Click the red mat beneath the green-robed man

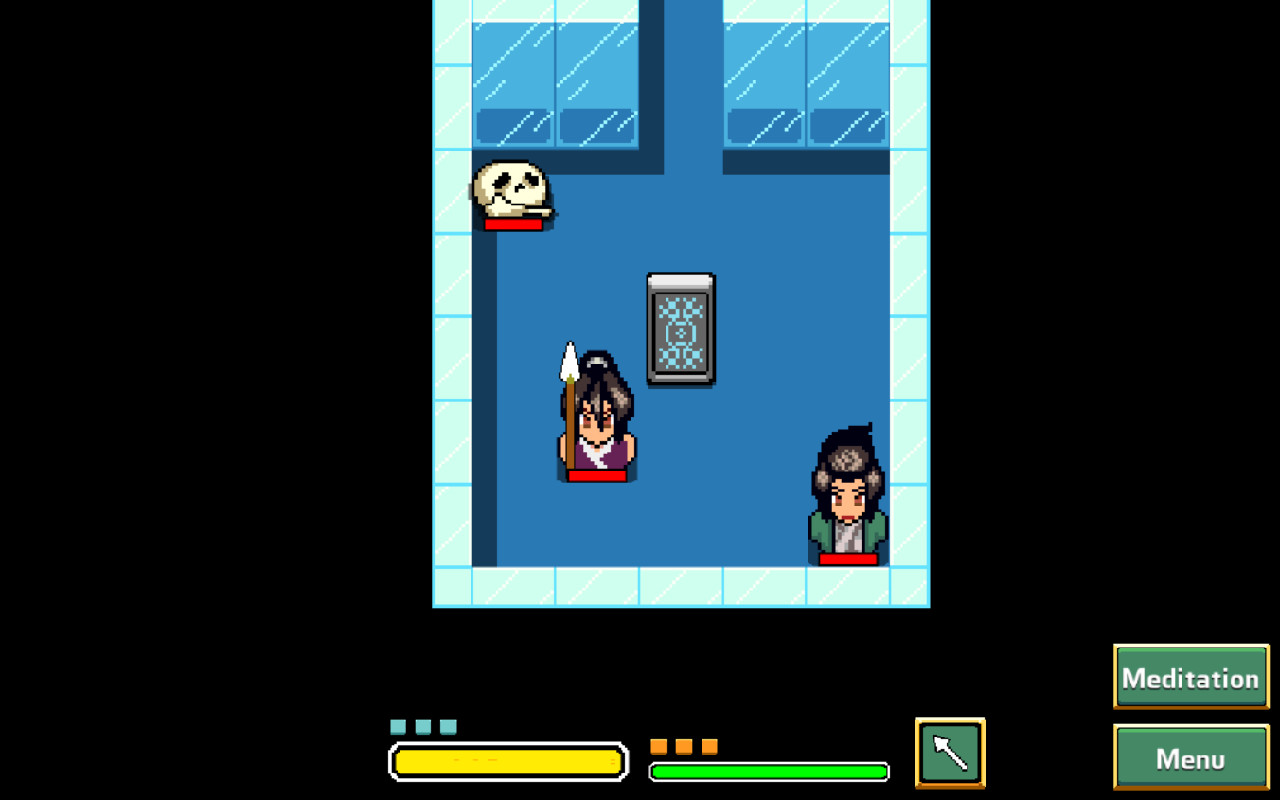(x=845, y=556)
